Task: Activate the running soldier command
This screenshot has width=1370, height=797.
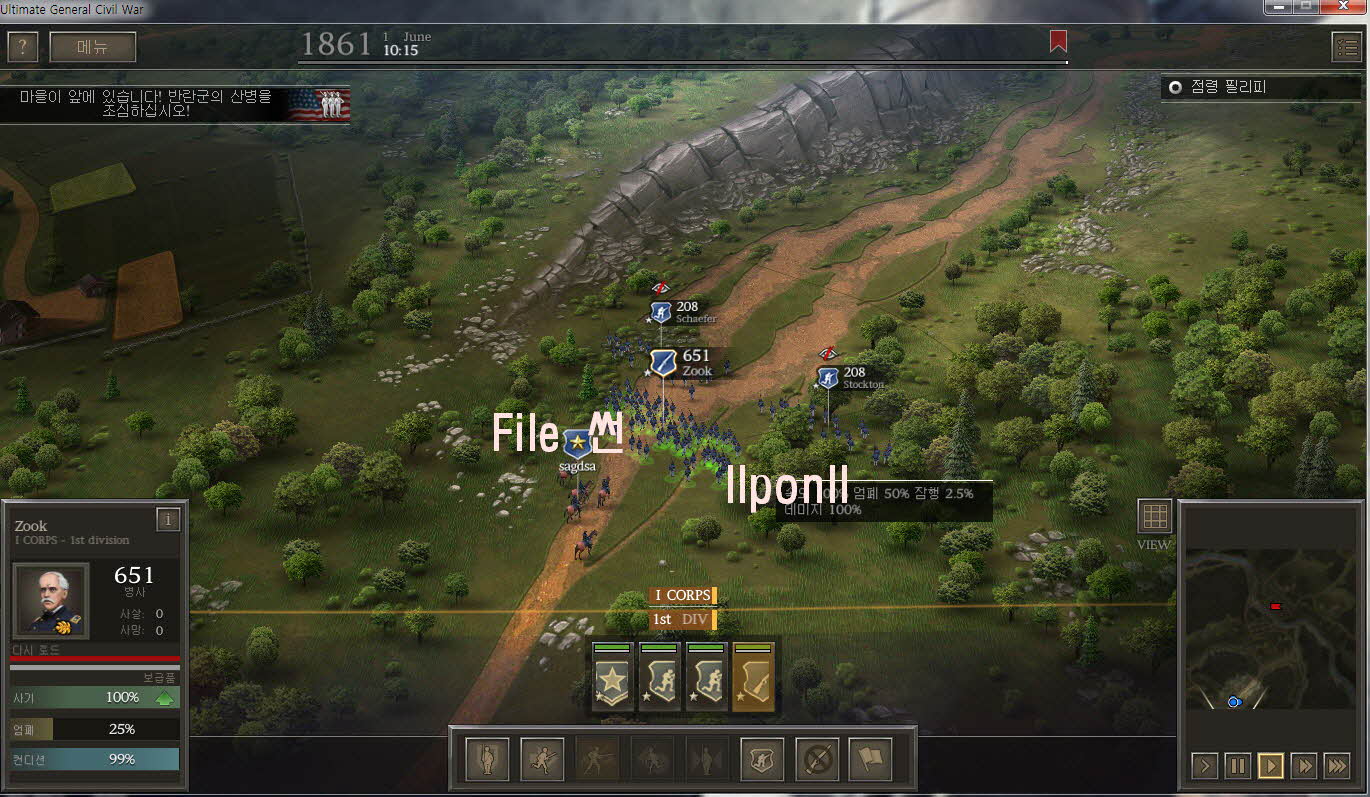Action: click(x=542, y=761)
